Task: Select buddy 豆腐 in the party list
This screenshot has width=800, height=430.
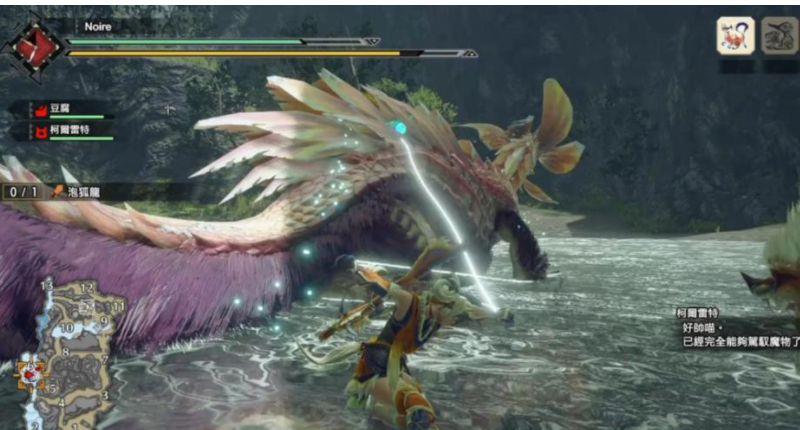Action: 62,109
